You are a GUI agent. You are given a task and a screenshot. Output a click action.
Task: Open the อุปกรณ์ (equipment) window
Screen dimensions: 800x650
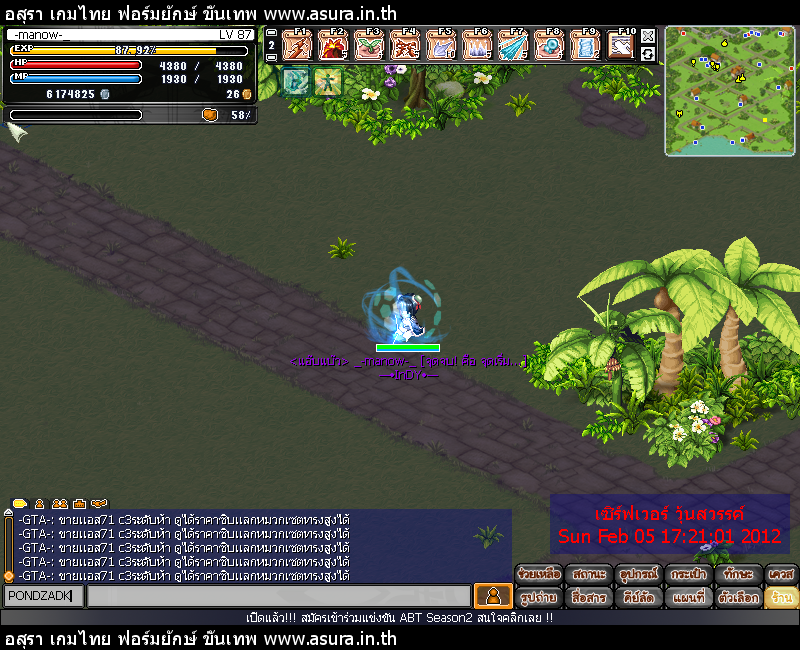(636, 574)
